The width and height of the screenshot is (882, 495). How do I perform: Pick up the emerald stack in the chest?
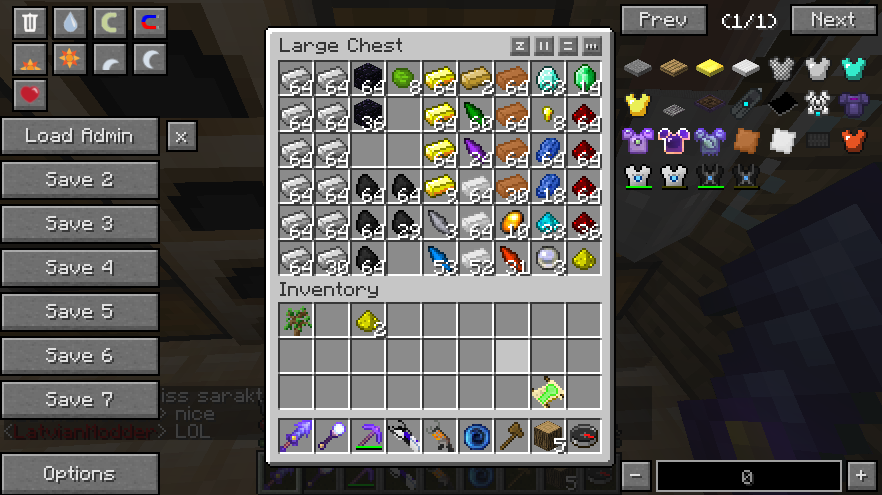[x=583, y=79]
